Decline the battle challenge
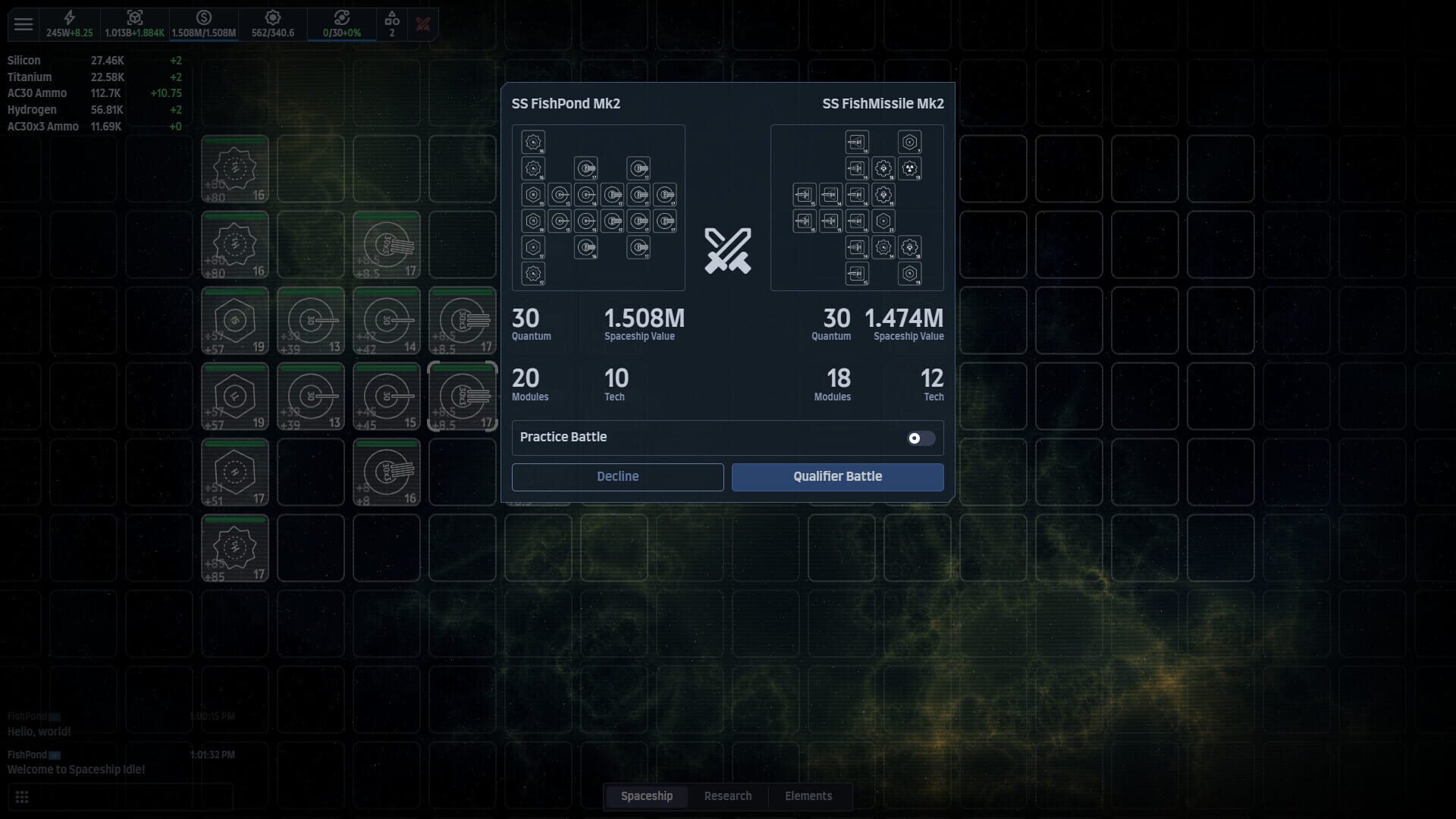Viewport: 1456px width, 819px height. click(617, 476)
